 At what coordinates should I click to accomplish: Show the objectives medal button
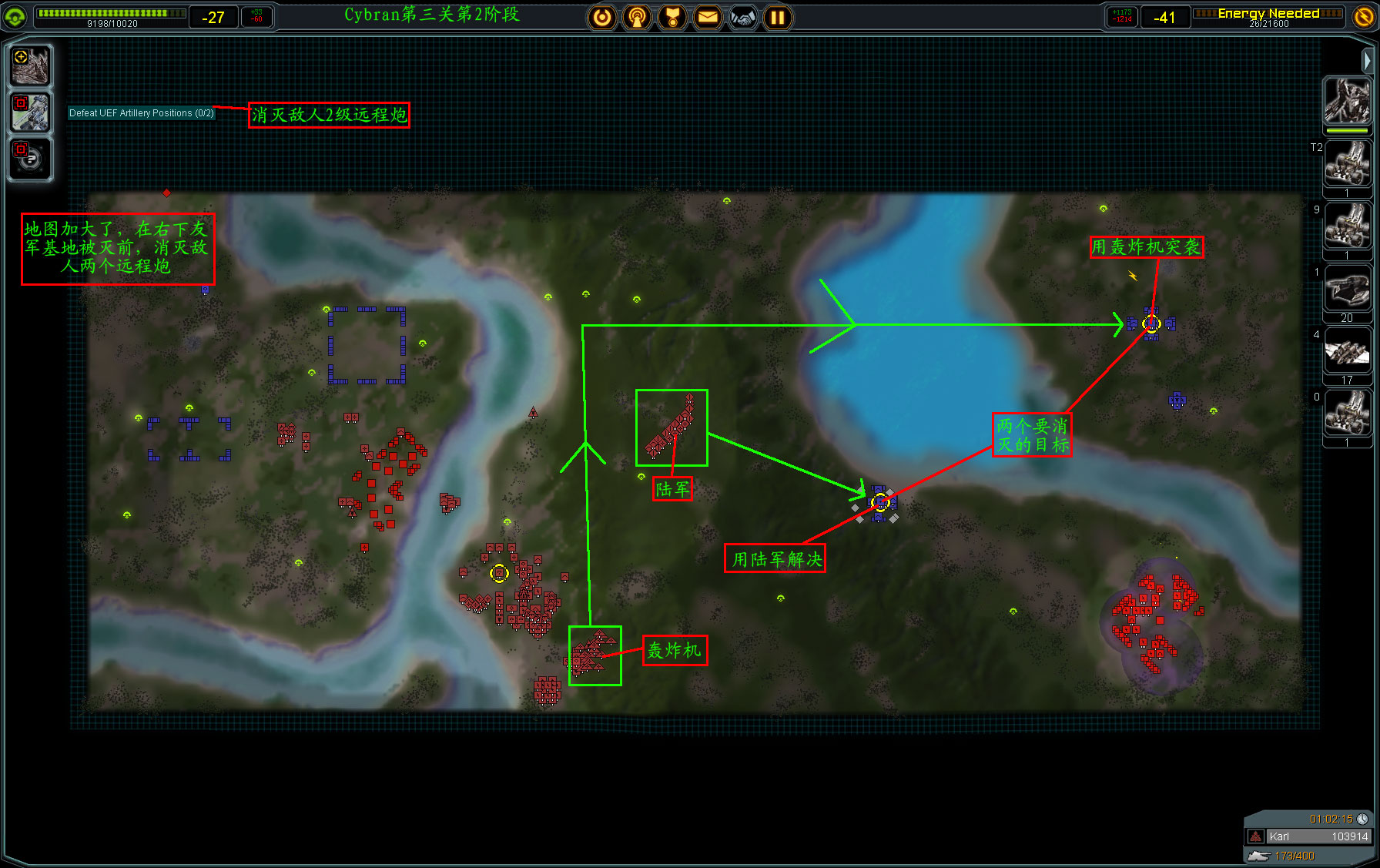point(672,17)
